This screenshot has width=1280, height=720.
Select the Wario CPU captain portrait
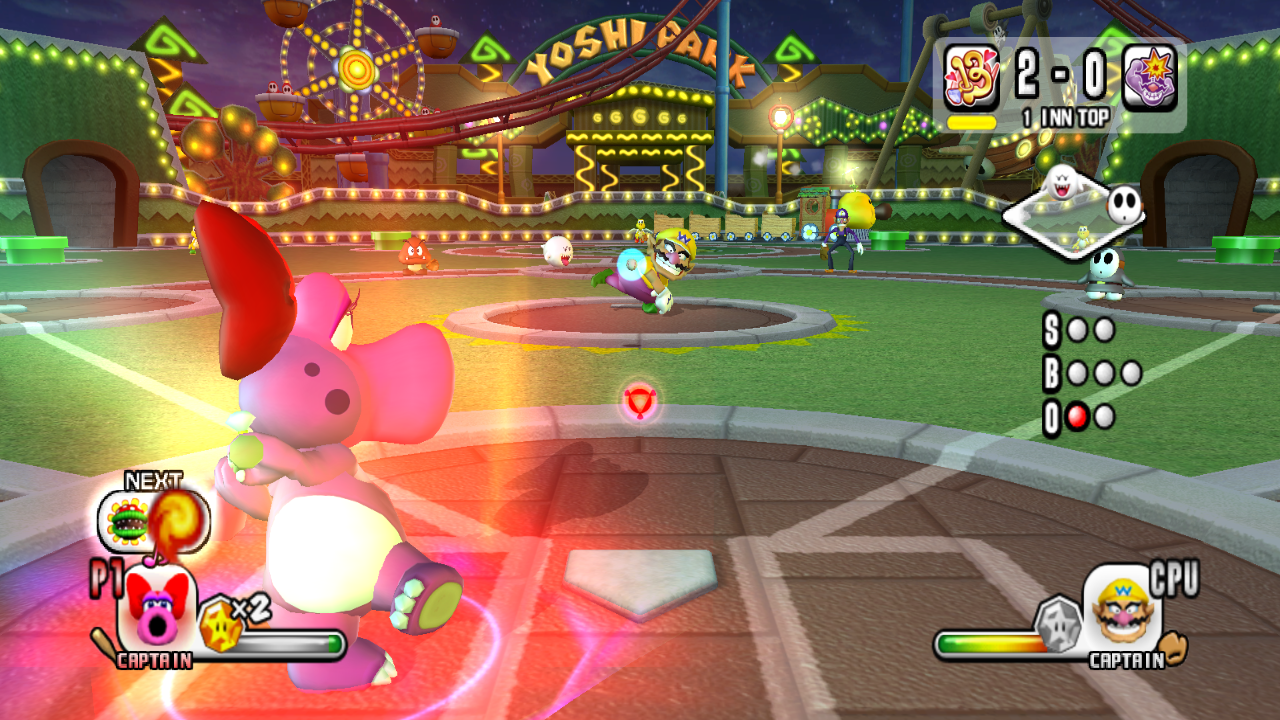click(1122, 606)
